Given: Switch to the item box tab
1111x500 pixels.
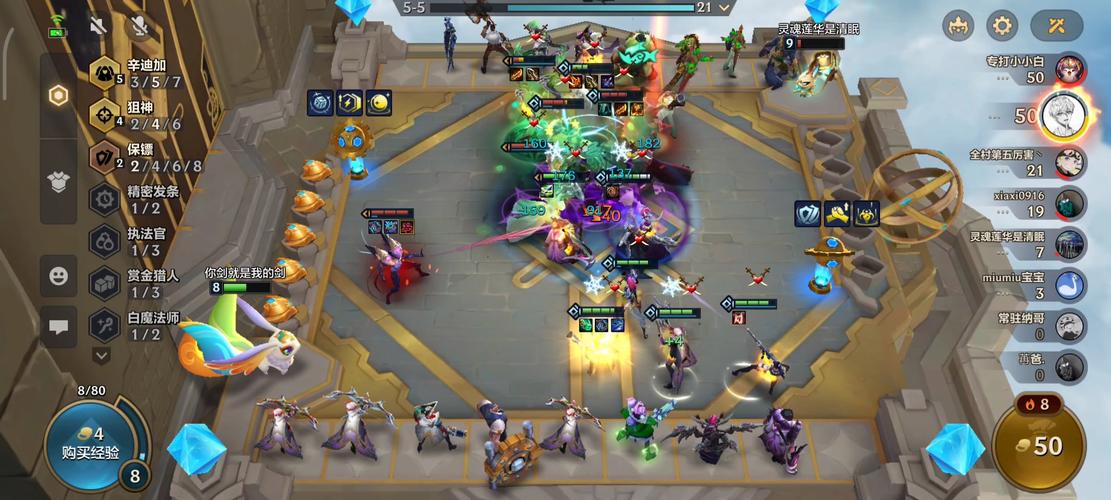Looking at the screenshot, I should (59, 181).
